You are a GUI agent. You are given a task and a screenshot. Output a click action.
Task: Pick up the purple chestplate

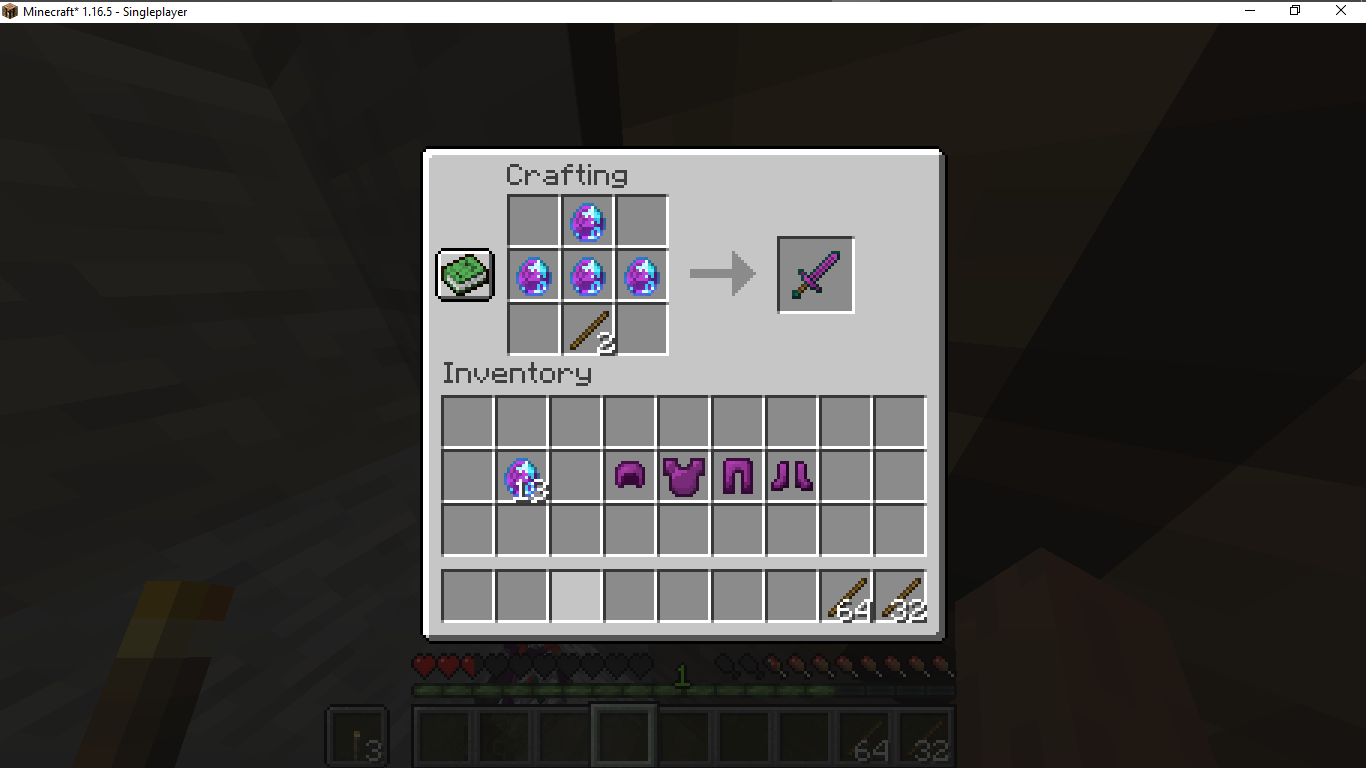[683, 477]
